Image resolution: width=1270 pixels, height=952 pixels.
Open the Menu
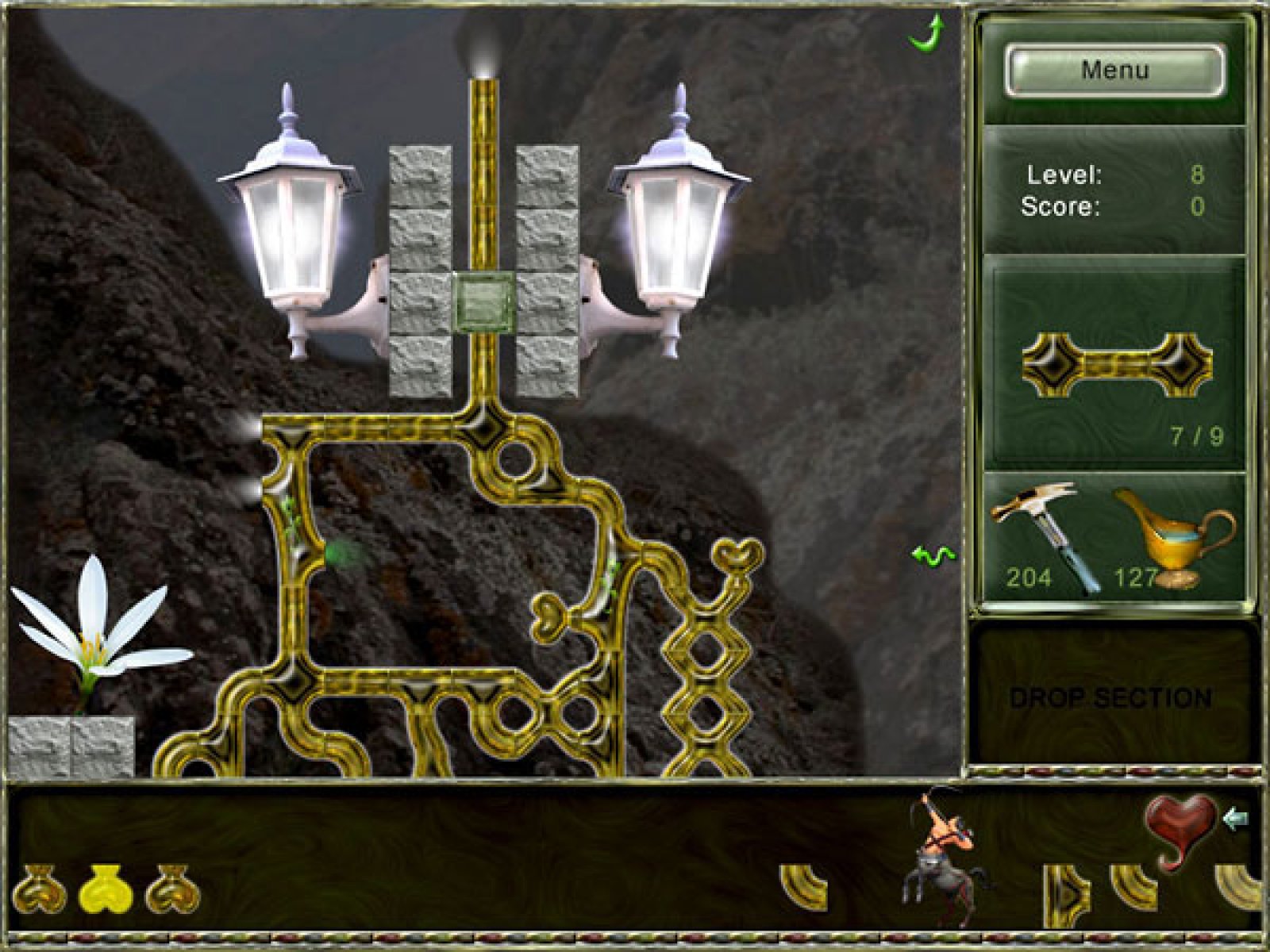pos(1114,71)
